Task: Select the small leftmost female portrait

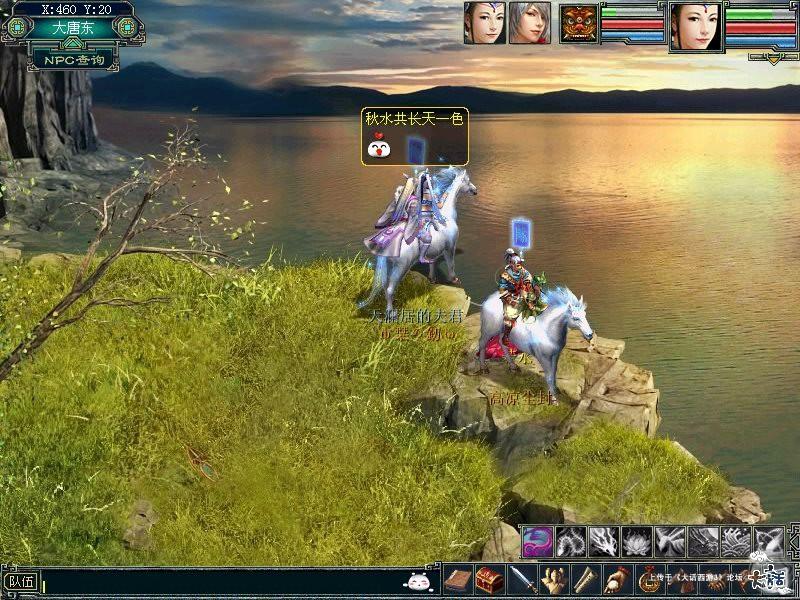Action: click(x=484, y=23)
